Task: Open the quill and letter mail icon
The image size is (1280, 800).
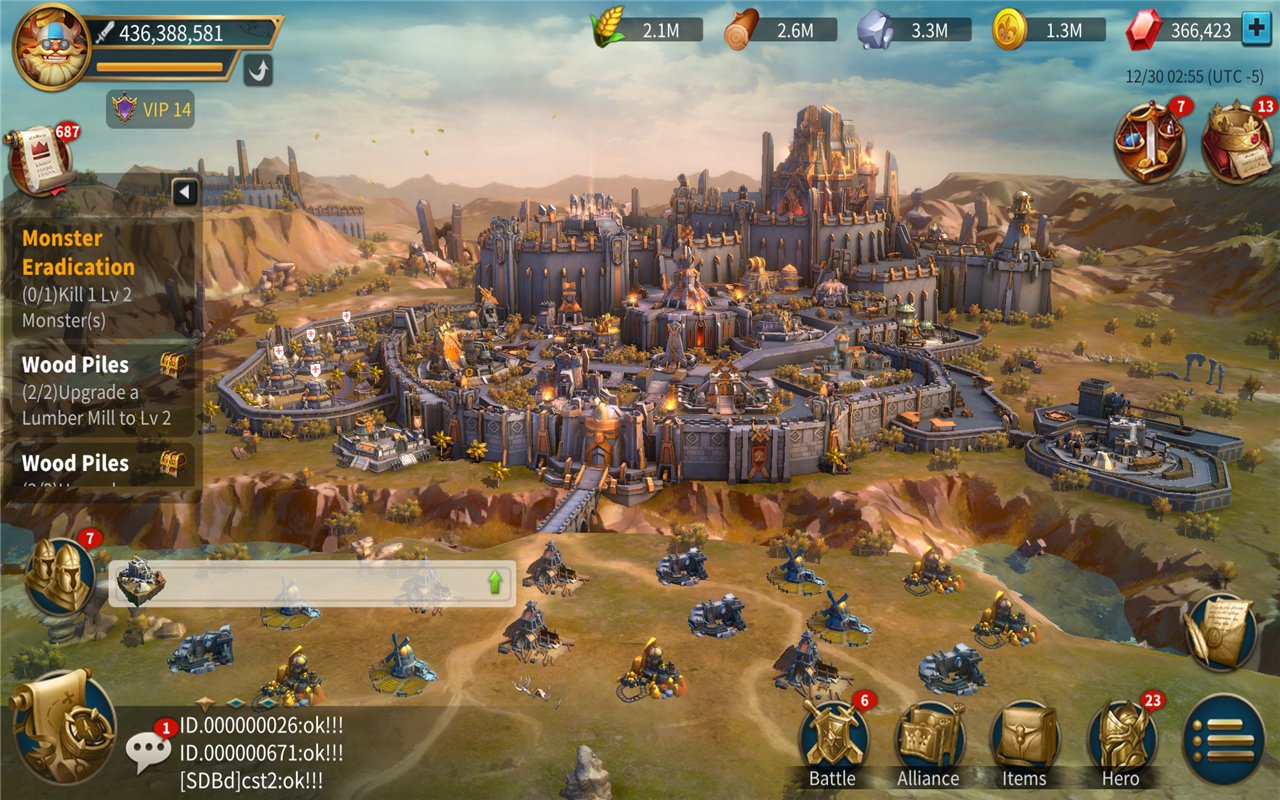Action: (1219, 631)
